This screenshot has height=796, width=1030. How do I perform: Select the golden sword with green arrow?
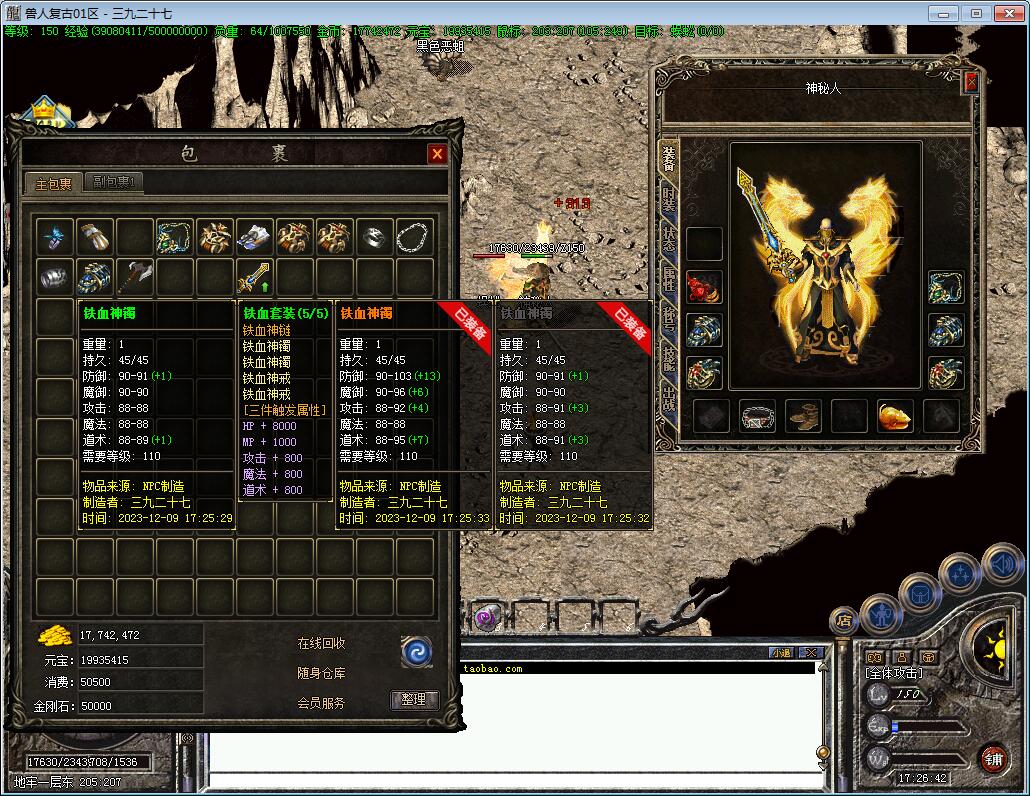(254, 277)
